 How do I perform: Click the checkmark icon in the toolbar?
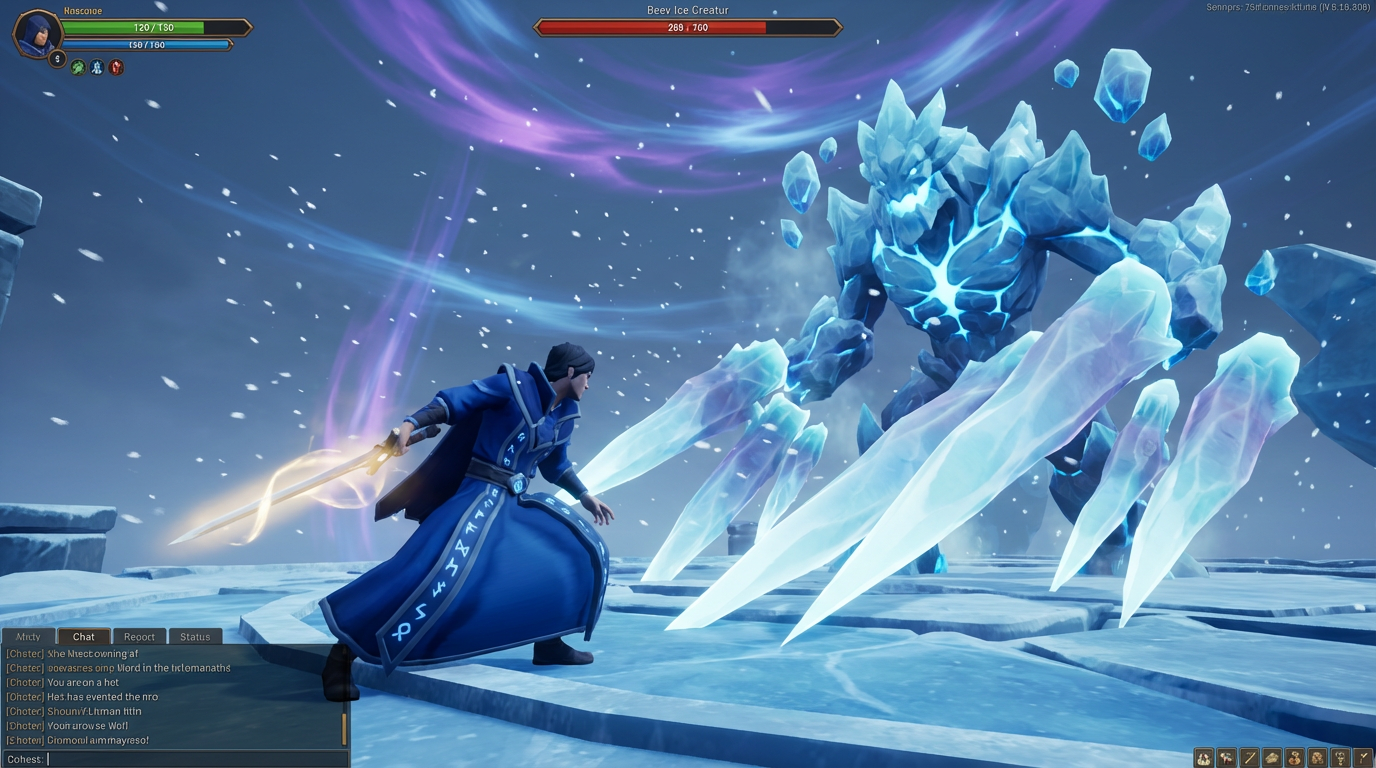point(1363,758)
